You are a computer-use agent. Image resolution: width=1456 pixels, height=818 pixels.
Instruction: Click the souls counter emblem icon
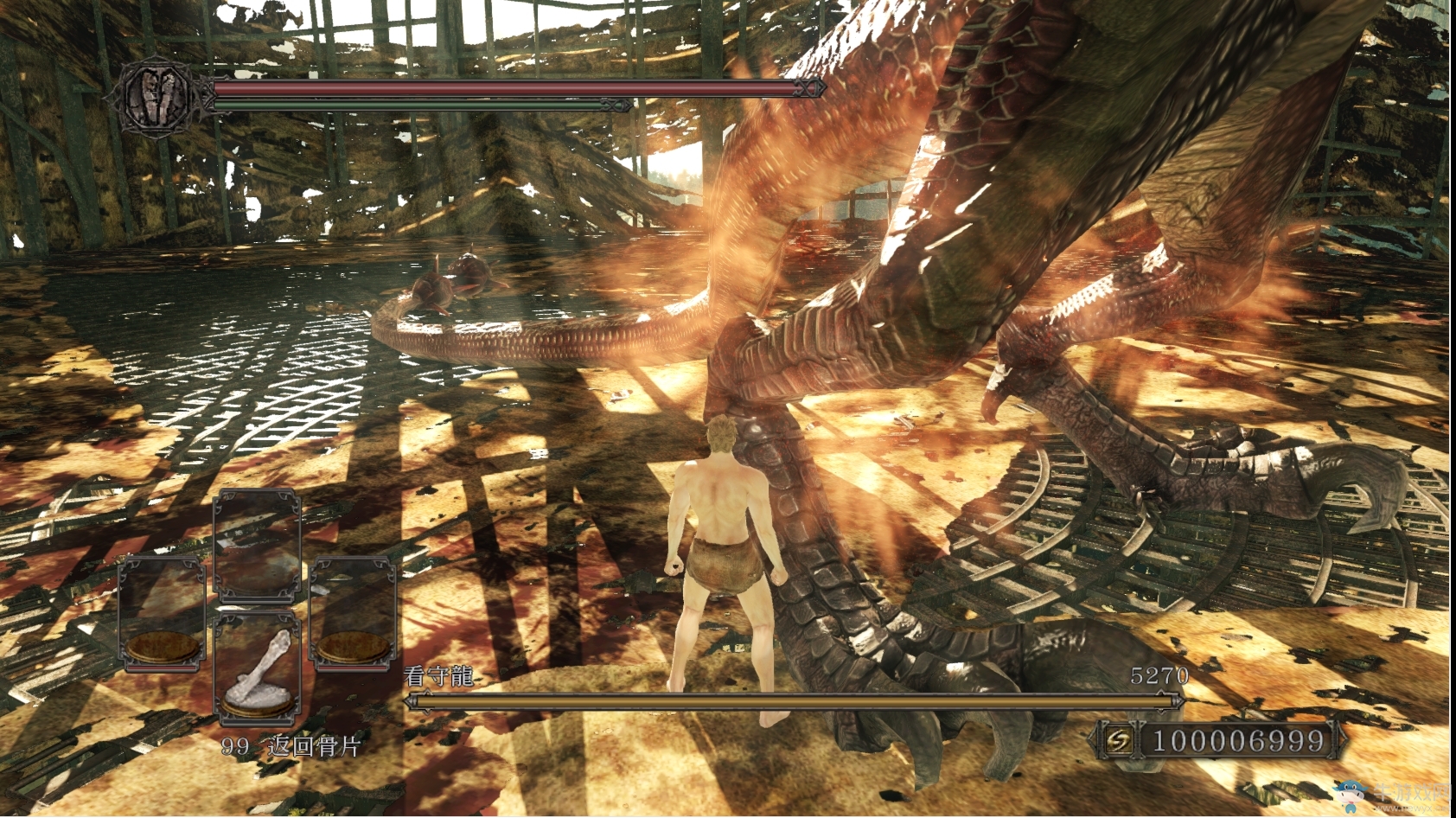pyautogui.click(x=1121, y=741)
